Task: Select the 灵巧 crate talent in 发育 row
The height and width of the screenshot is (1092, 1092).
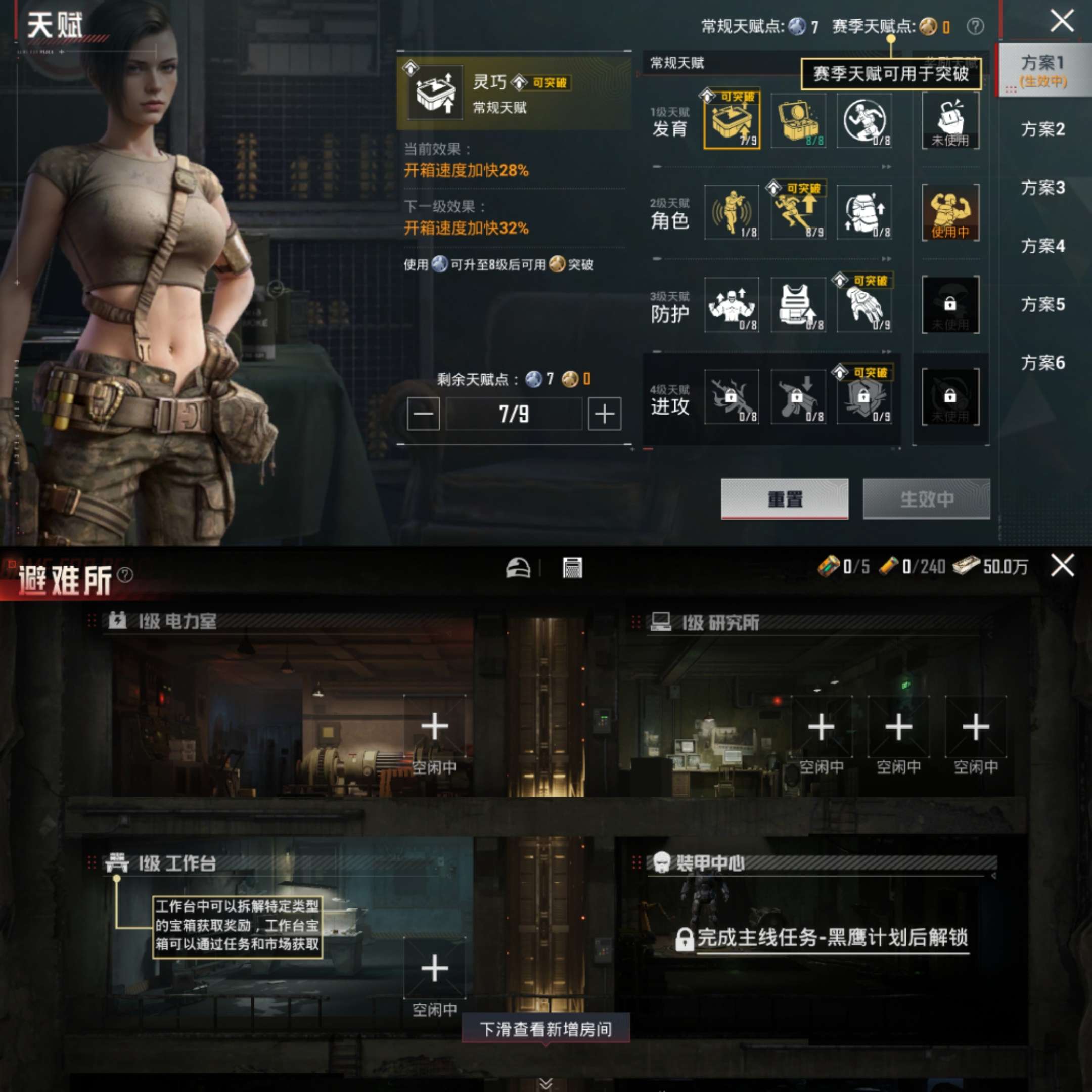Action: click(733, 120)
